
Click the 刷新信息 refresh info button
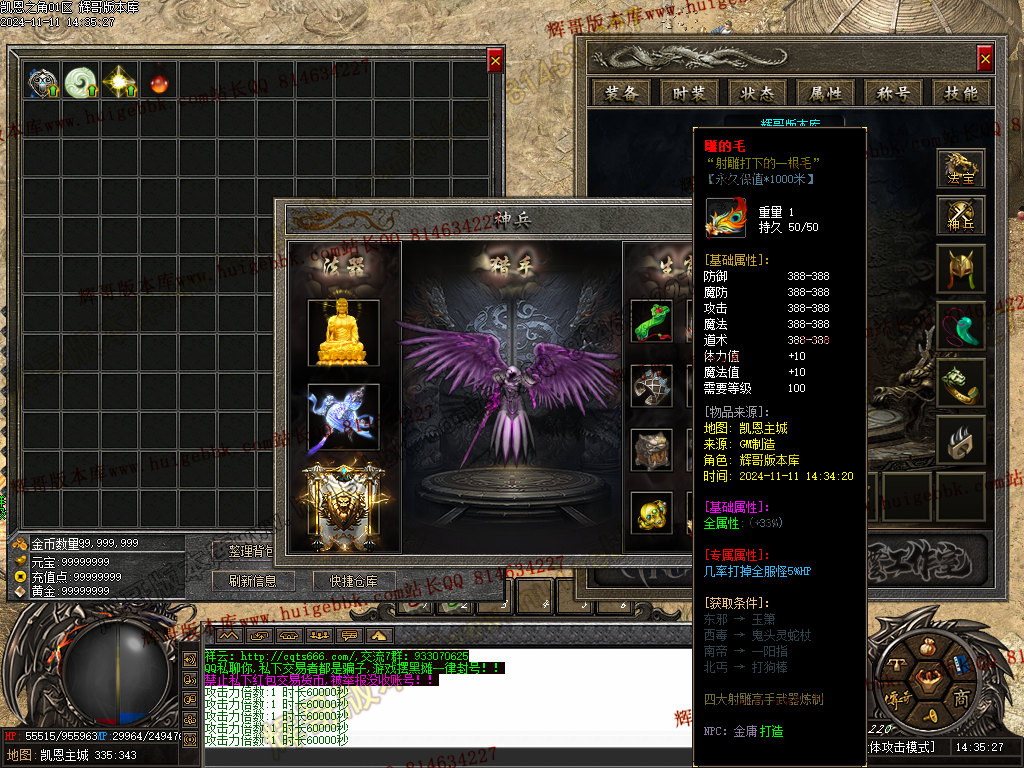point(252,581)
